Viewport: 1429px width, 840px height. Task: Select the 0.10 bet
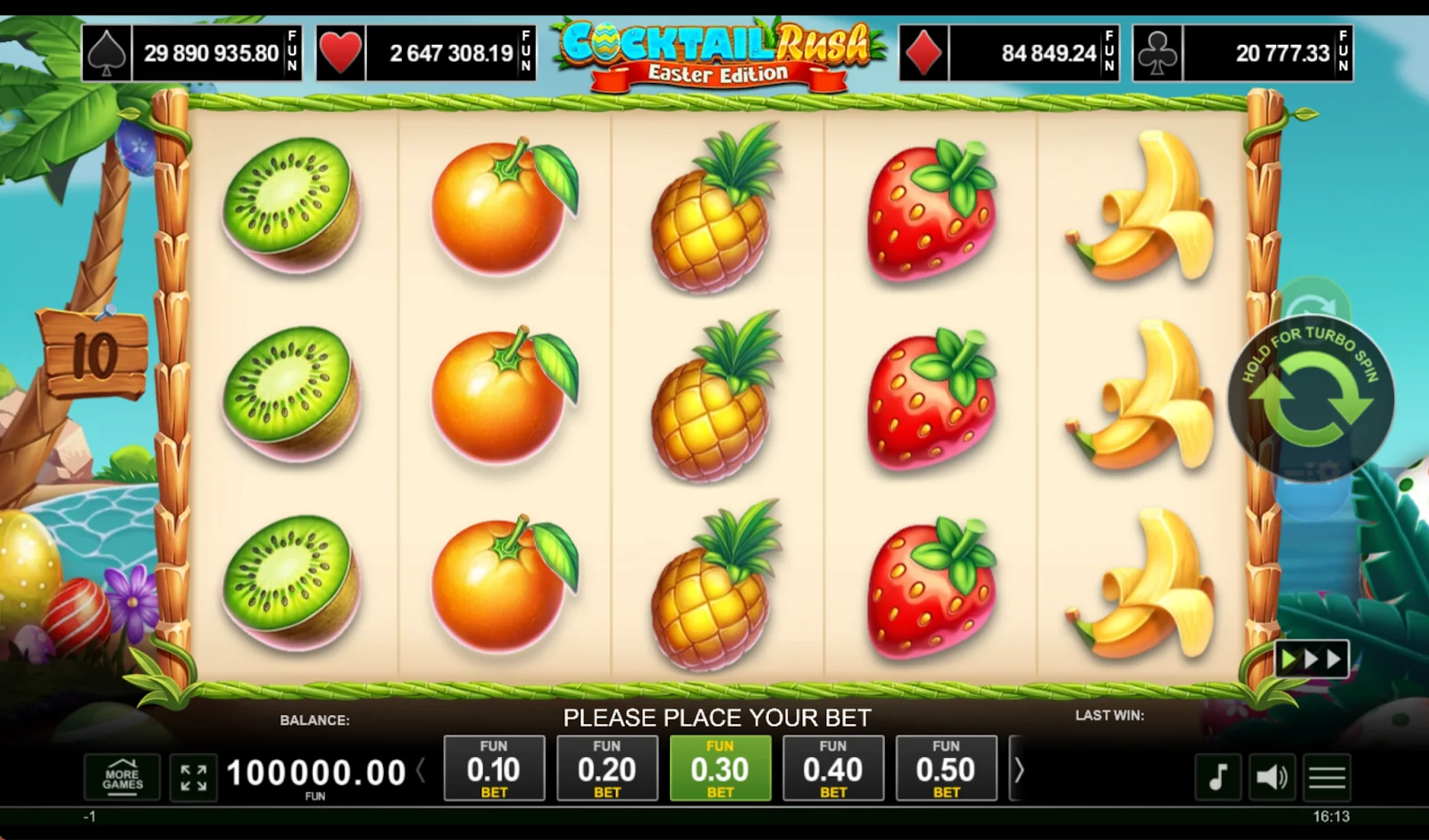coord(494,769)
